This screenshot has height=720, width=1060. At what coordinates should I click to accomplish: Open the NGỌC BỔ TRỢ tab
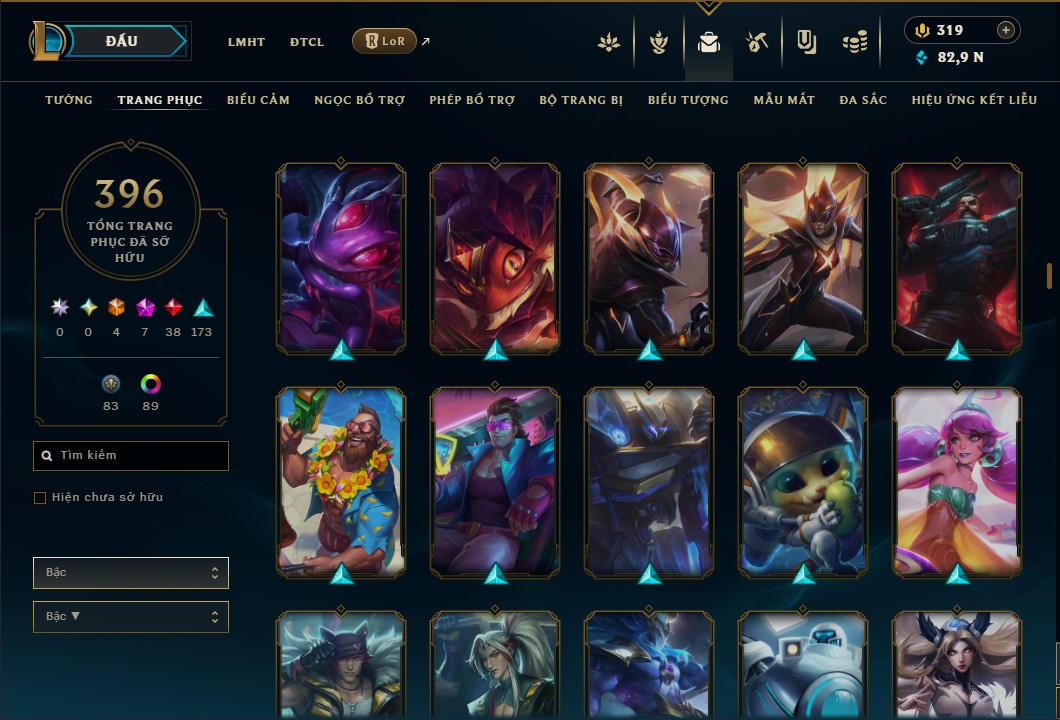(x=360, y=100)
